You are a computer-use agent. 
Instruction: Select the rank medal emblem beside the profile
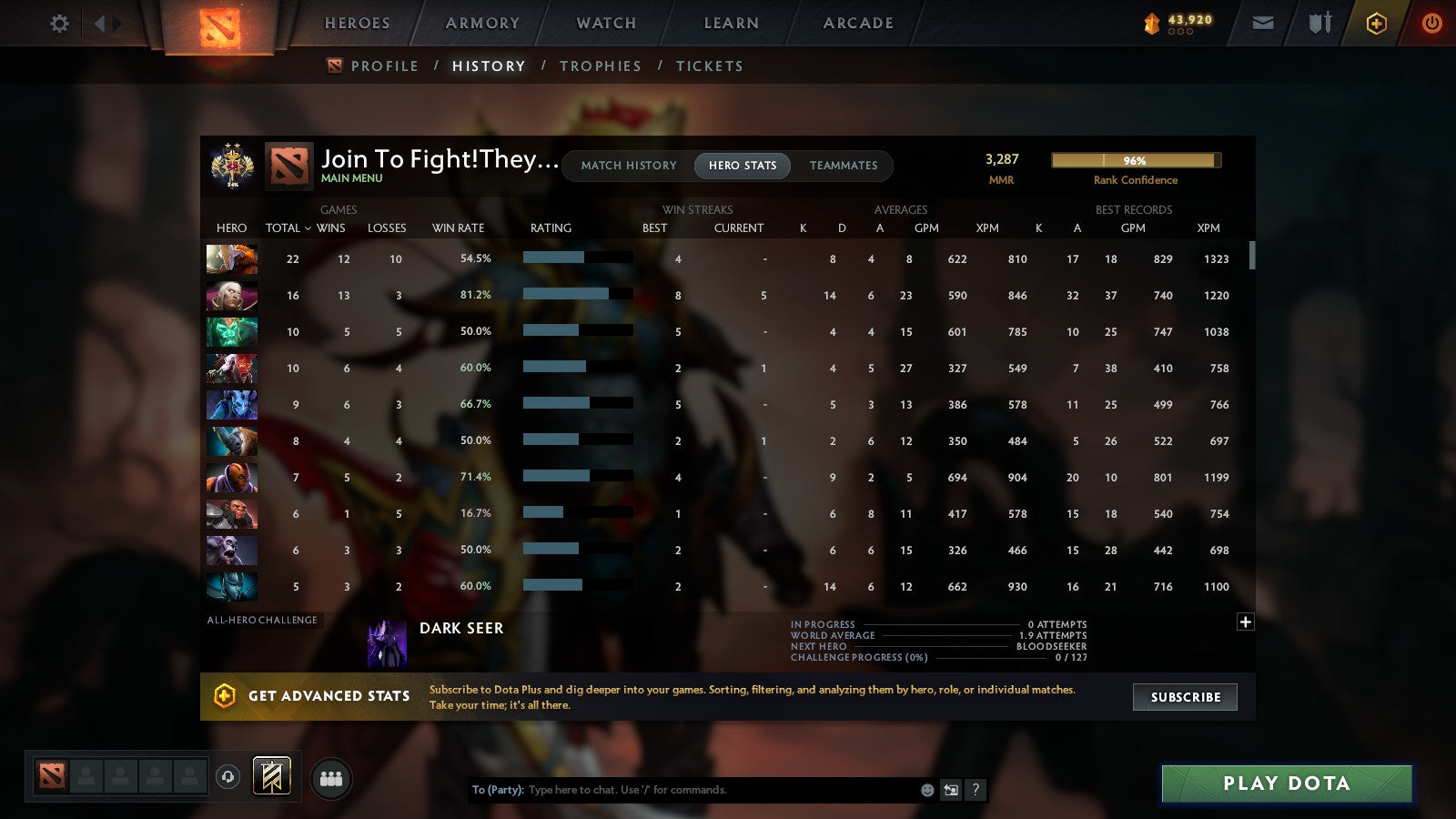(x=230, y=167)
